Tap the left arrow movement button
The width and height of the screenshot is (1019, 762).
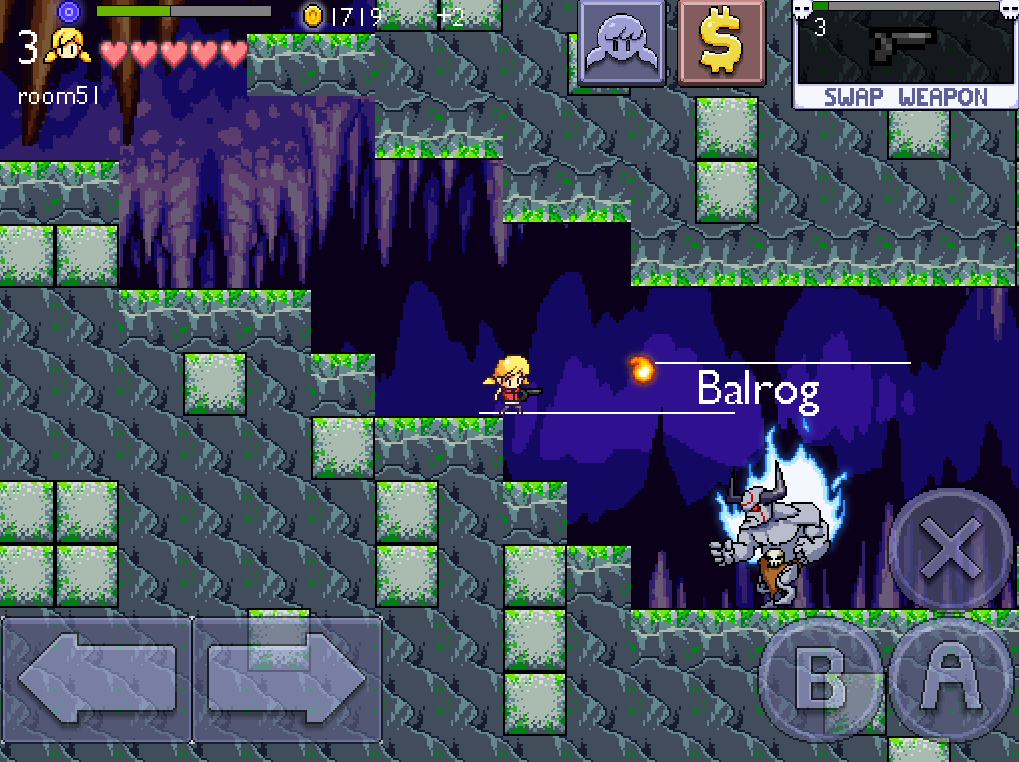[x=96, y=680]
